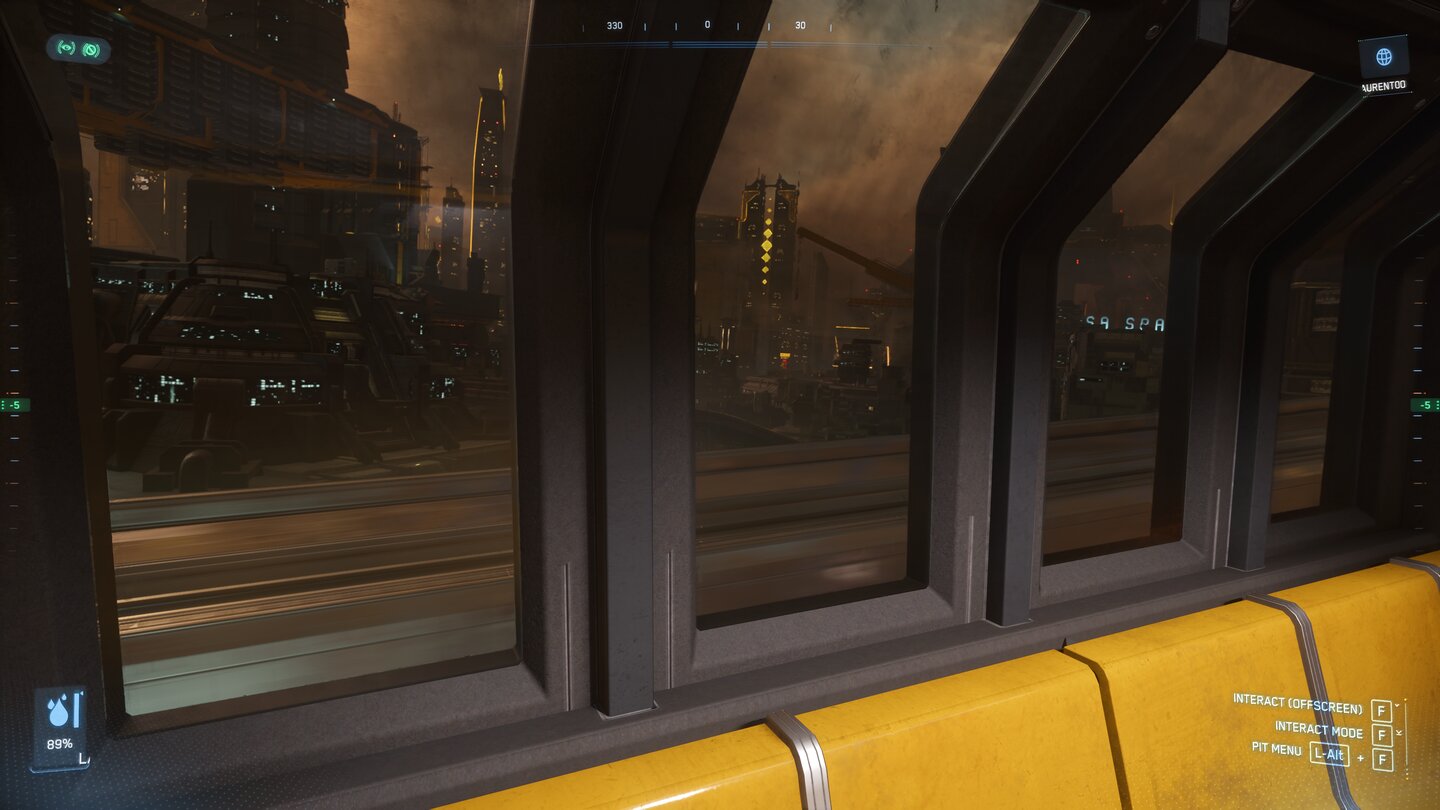1440x810 pixels.
Task: Expand the chevron beside Interact Mode
Action: pos(1399,733)
